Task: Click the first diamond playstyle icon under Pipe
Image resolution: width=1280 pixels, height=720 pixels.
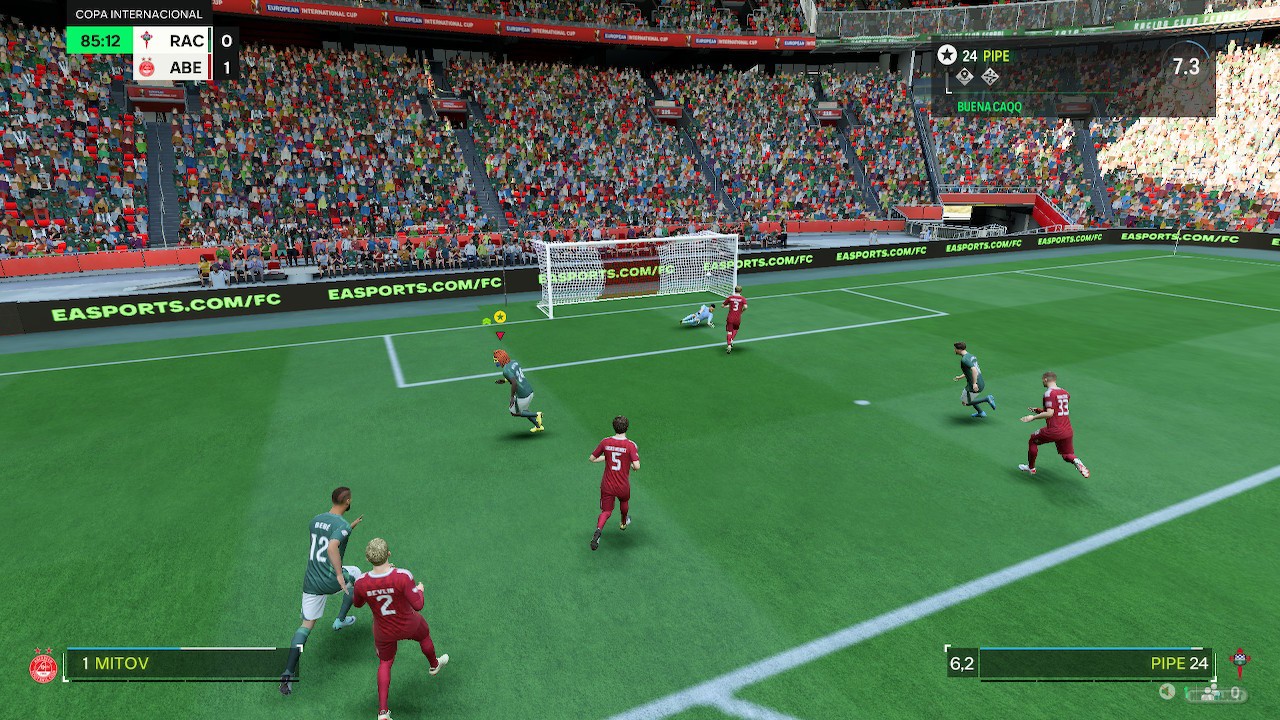Action: (x=964, y=77)
